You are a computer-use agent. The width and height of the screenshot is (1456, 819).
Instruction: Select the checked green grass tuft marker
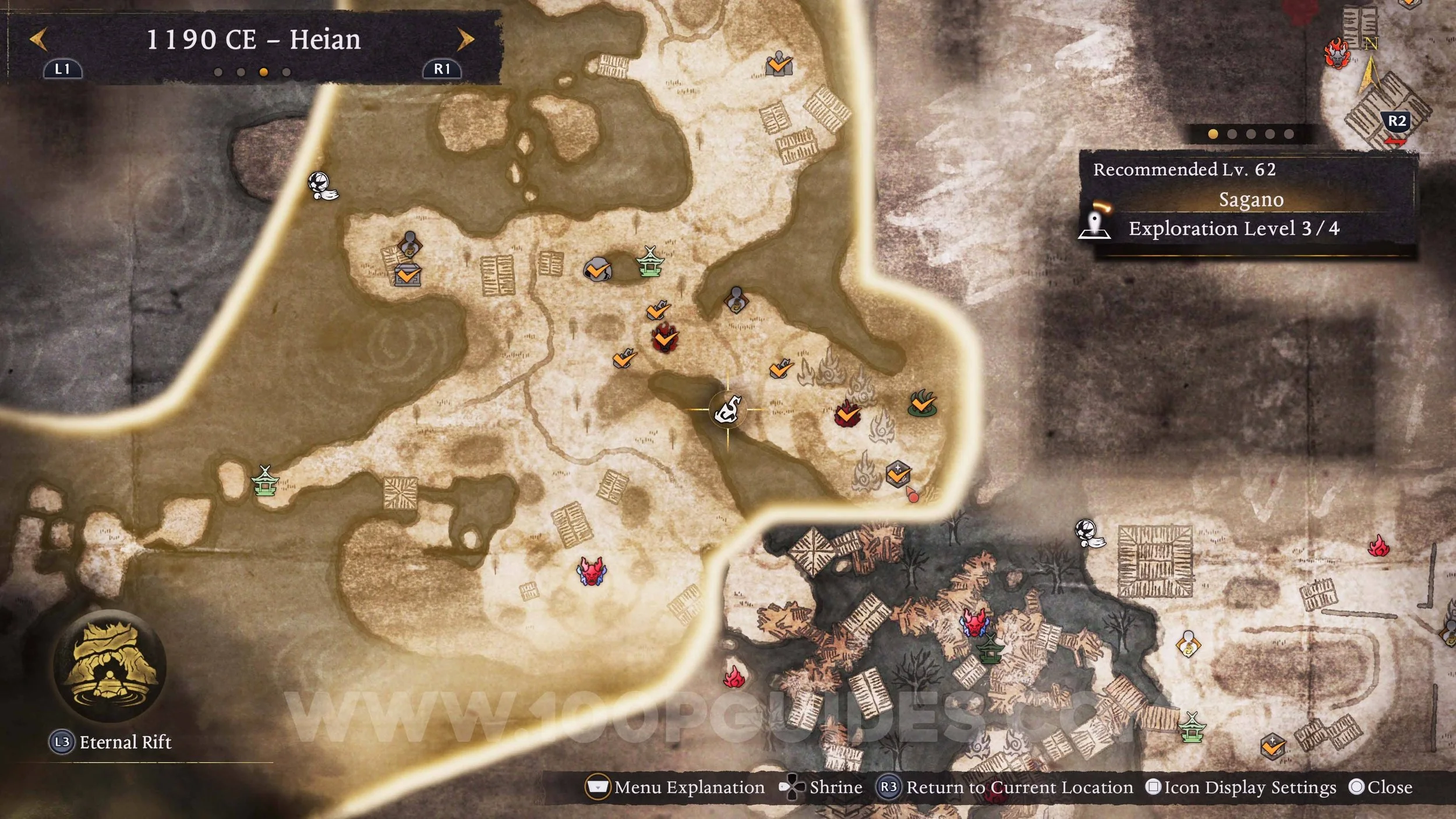coord(922,403)
